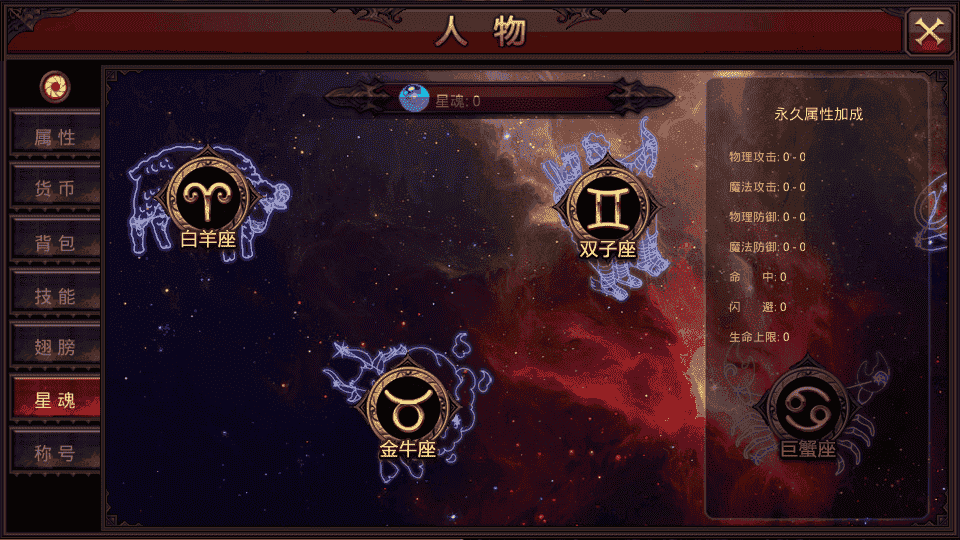The width and height of the screenshot is (960, 540).
Task: Choose the 双子座 Gemini constellation
Action: tap(608, 207)
